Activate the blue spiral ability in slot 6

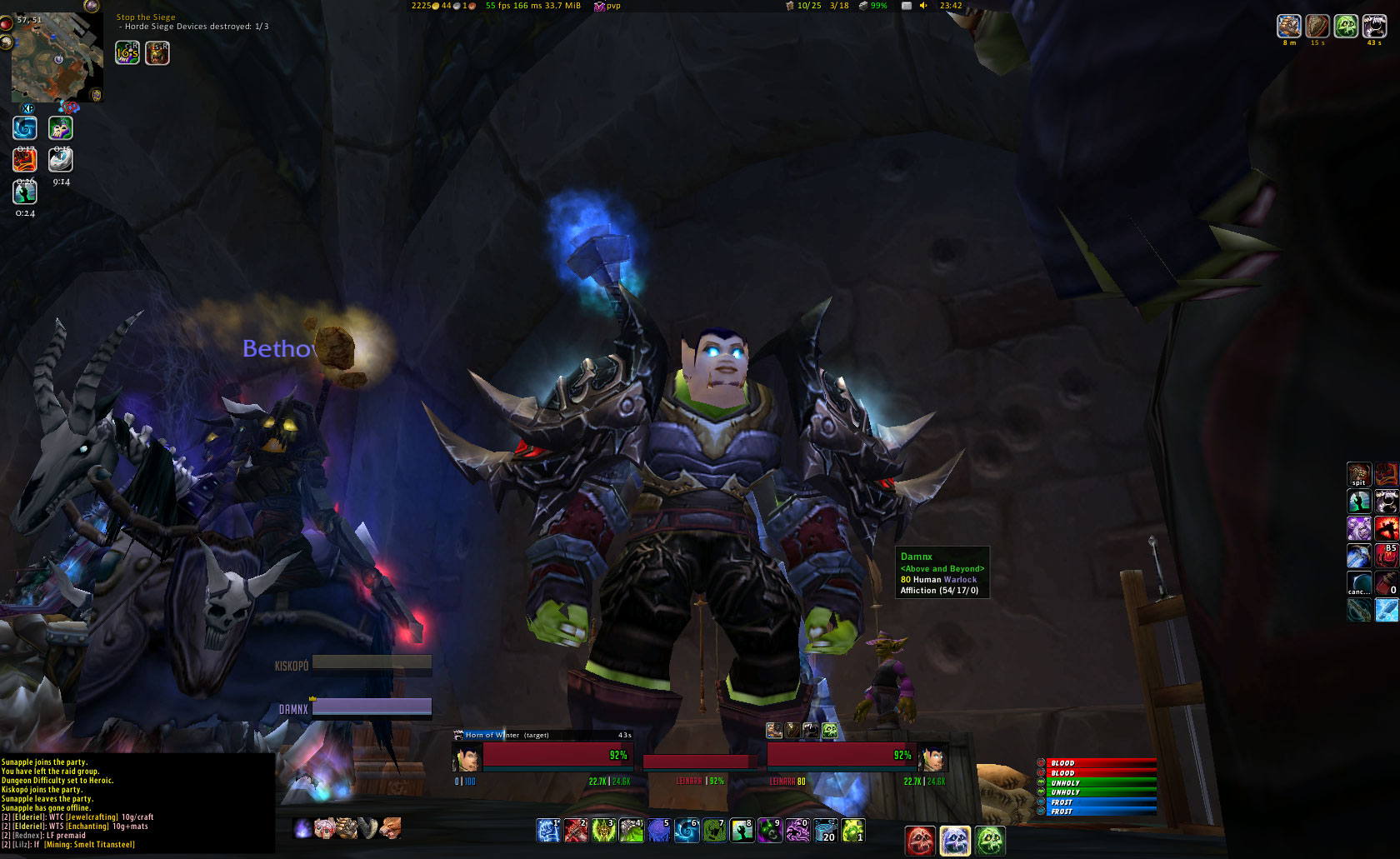687,830
